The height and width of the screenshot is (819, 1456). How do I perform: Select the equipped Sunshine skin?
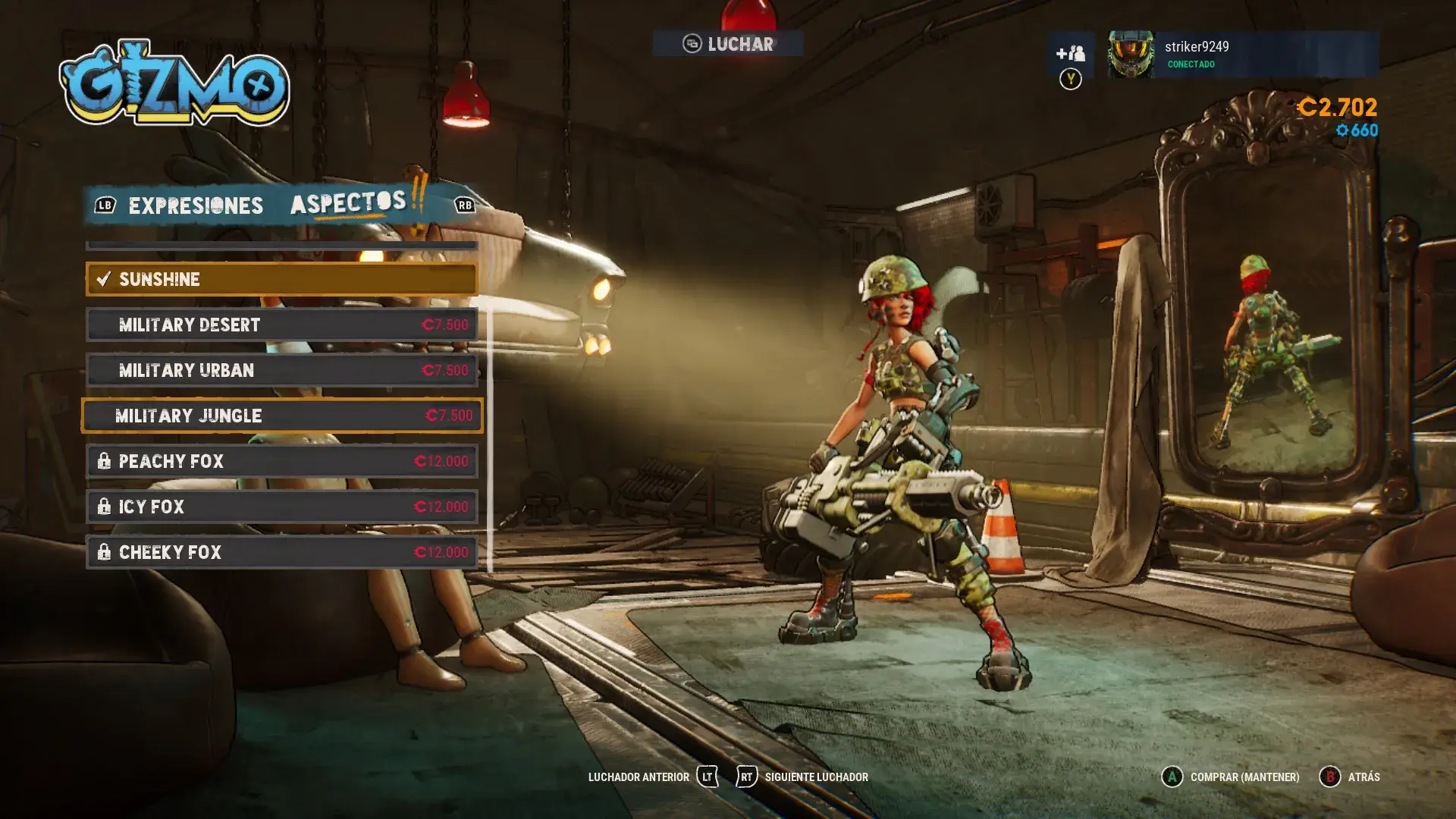pyautogui.click(x=281, y=280)
